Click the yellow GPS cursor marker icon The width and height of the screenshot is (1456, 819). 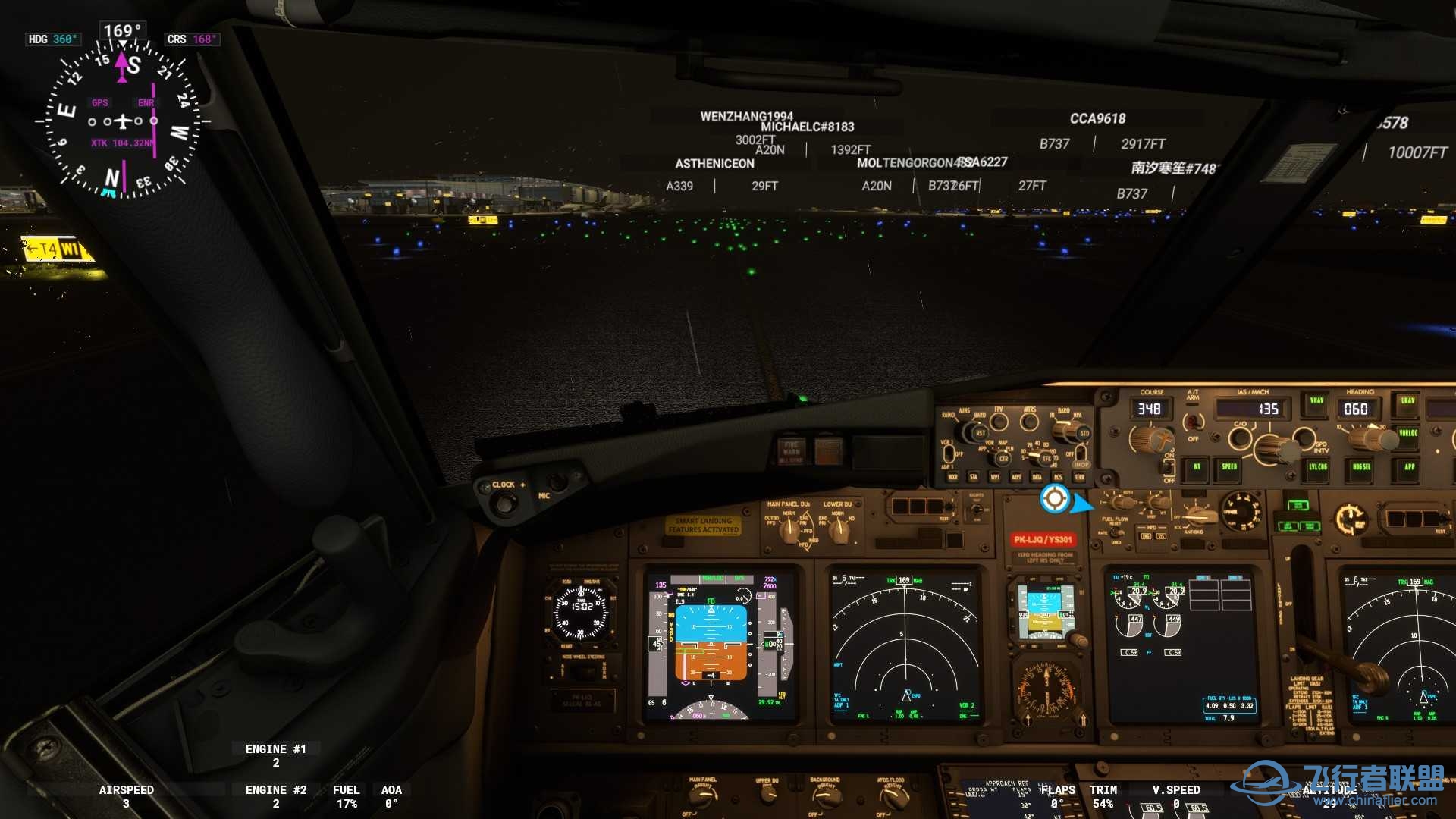pos(1056,498)
